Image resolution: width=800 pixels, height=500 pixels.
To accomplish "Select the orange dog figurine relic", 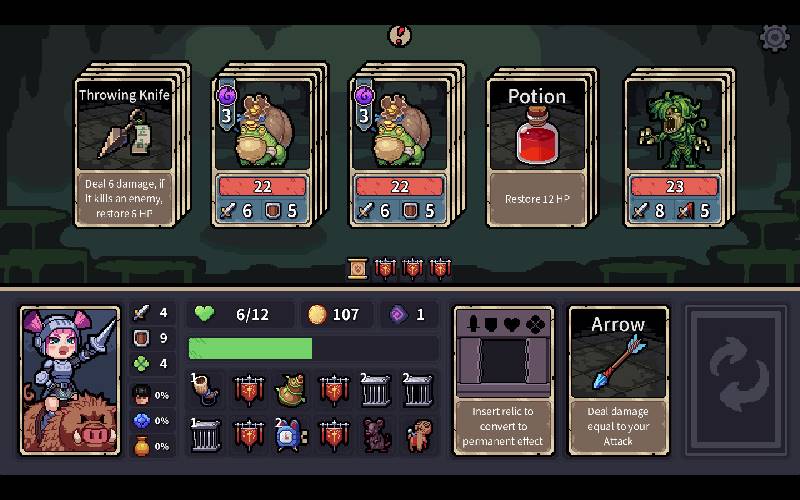I will point(419,435).
